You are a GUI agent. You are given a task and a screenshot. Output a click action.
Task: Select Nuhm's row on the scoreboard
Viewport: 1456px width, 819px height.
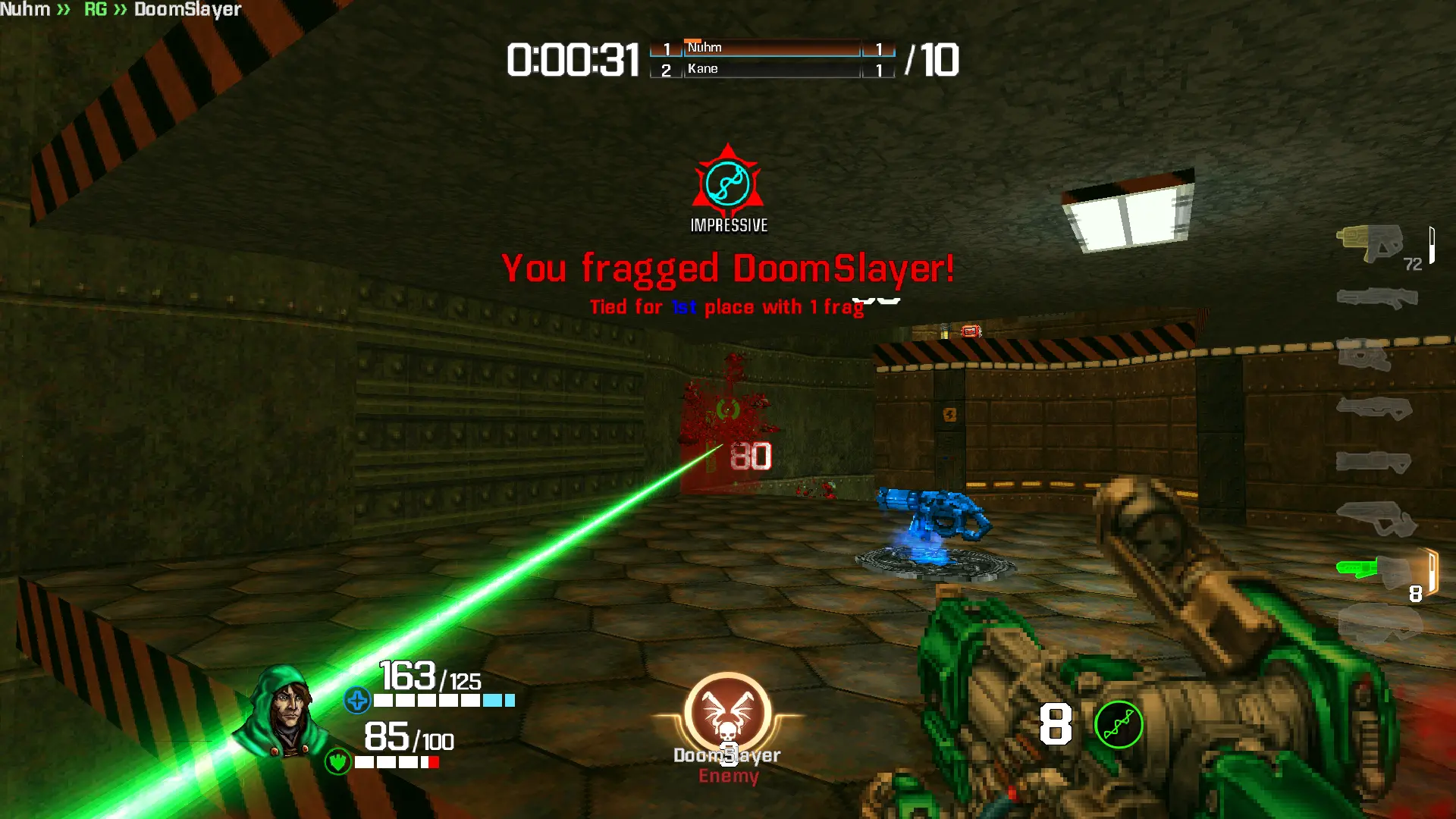pyautogui.click(x=772, y=48)
